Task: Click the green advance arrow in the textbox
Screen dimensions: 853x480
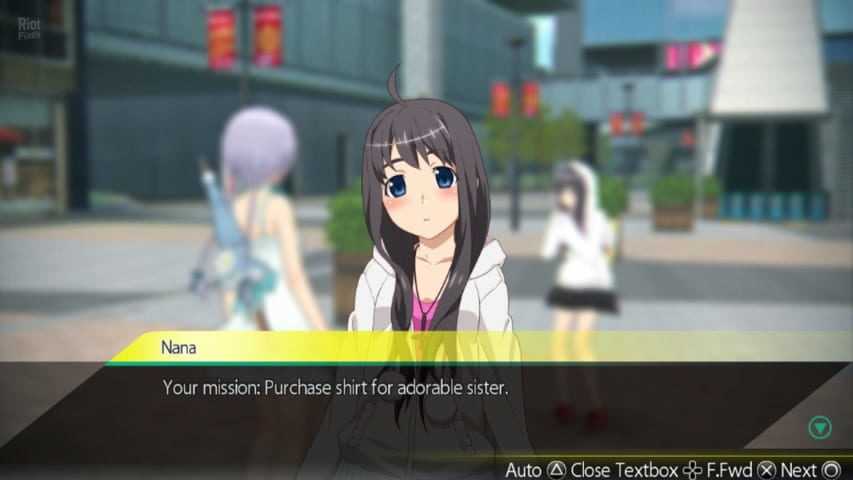Action: point(820,428)
